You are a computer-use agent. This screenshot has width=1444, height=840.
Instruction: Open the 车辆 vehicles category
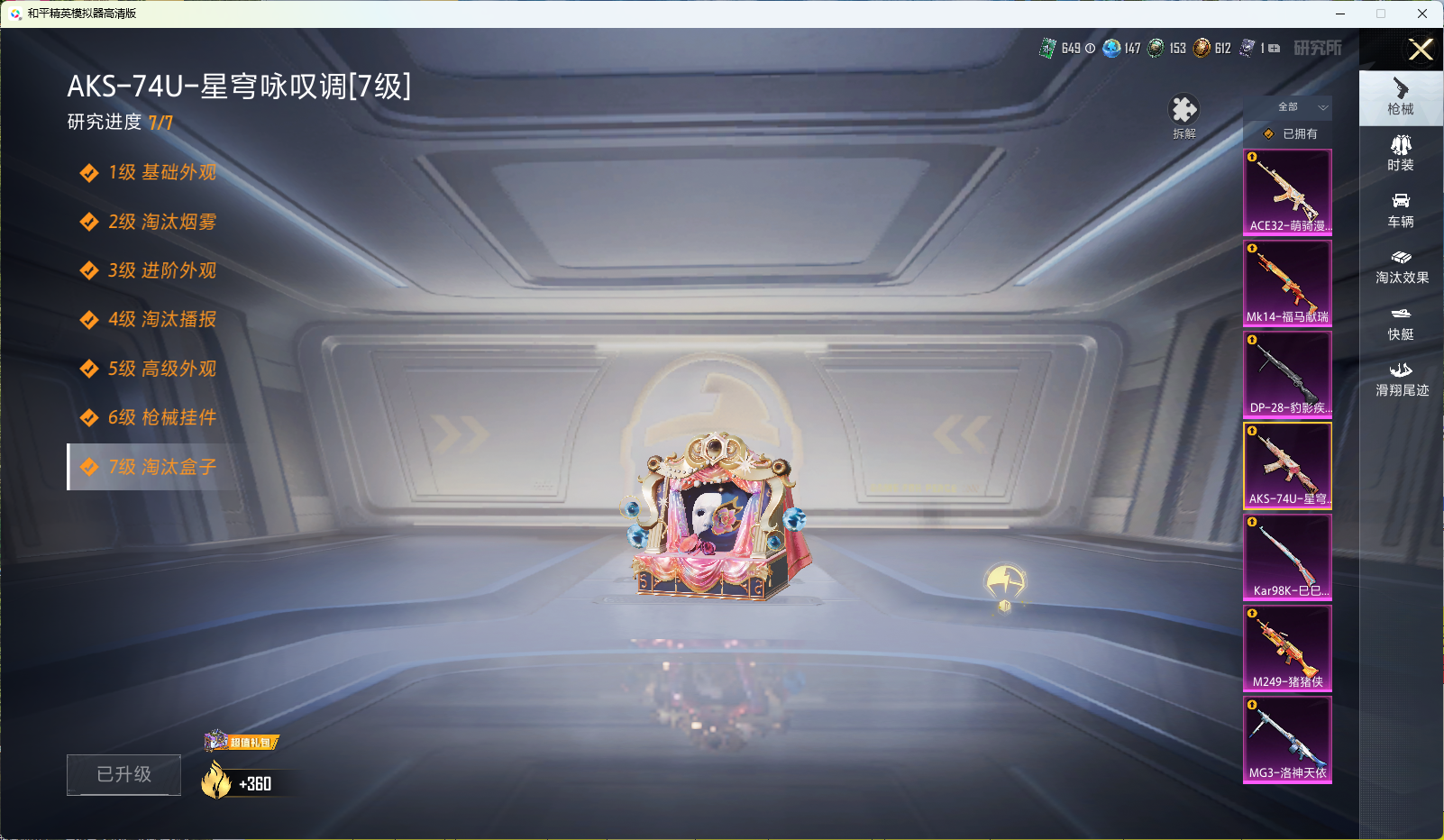click(1400, 211)
